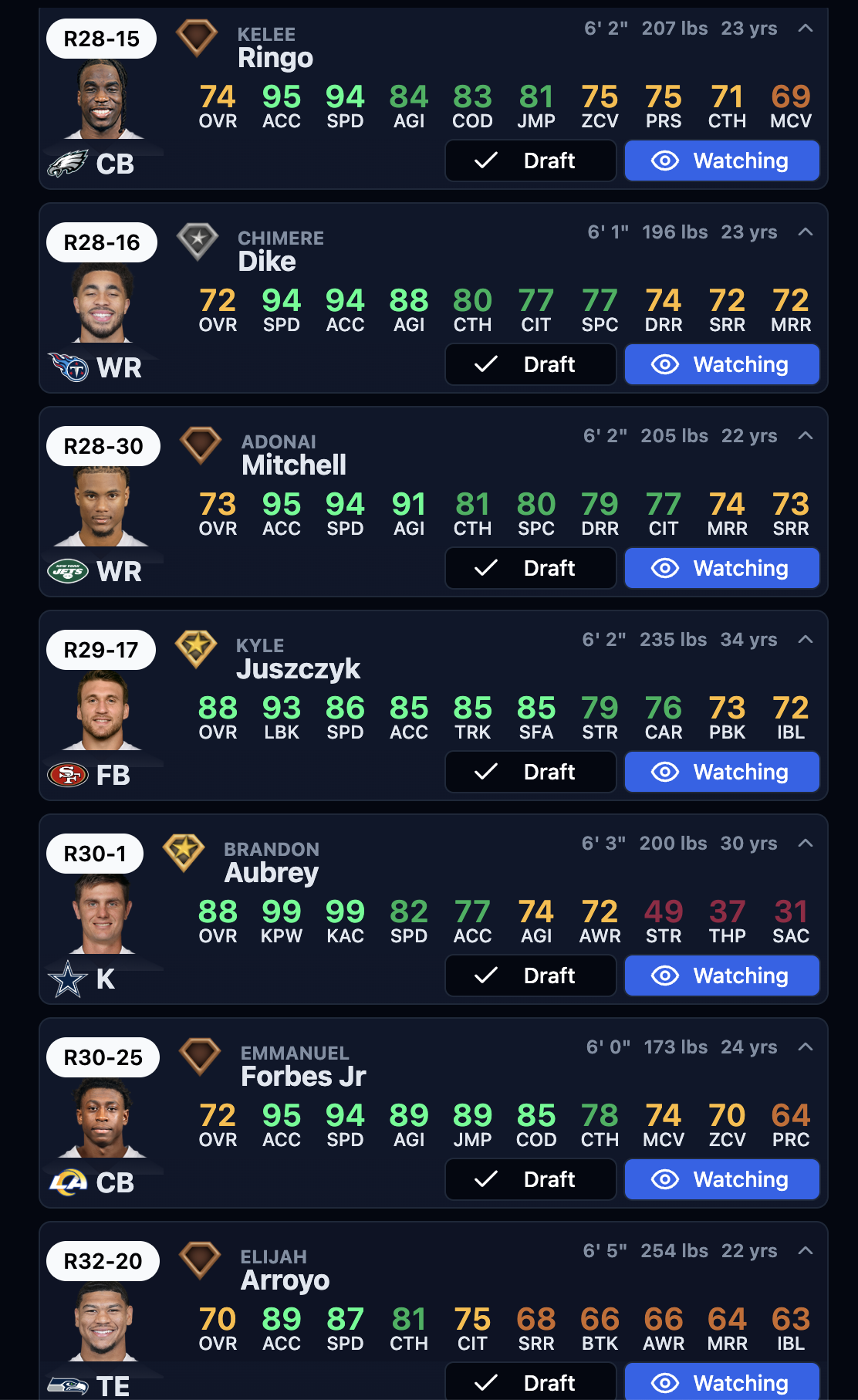Collapse Kyle Juszczyk's card
The image size is (858, 1400).
coord(806,640)
